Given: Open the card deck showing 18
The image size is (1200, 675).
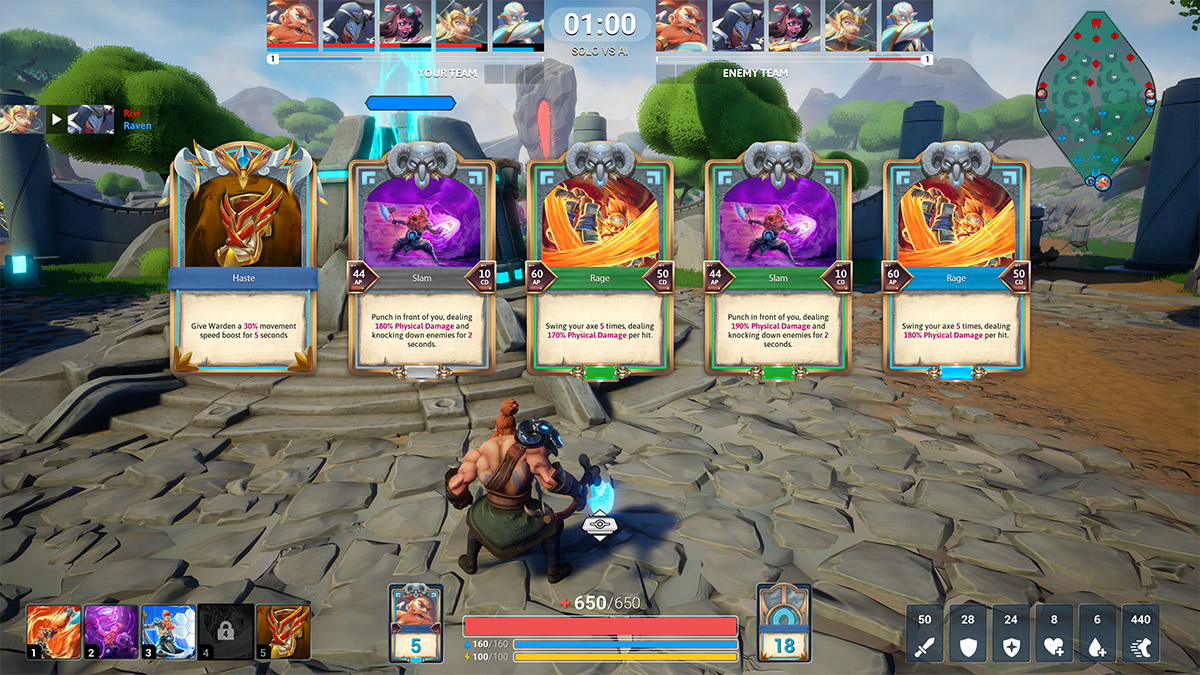Looking at the screenshot, I should tap(784, 623).
